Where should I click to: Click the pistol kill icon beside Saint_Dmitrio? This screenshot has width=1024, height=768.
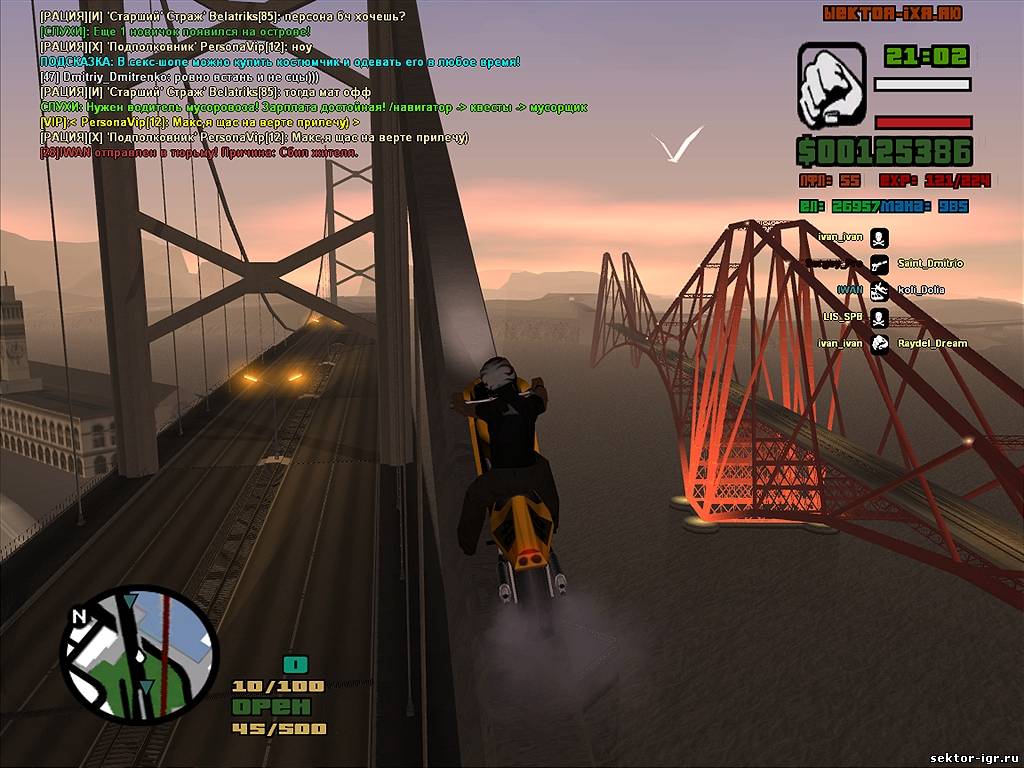879,264
